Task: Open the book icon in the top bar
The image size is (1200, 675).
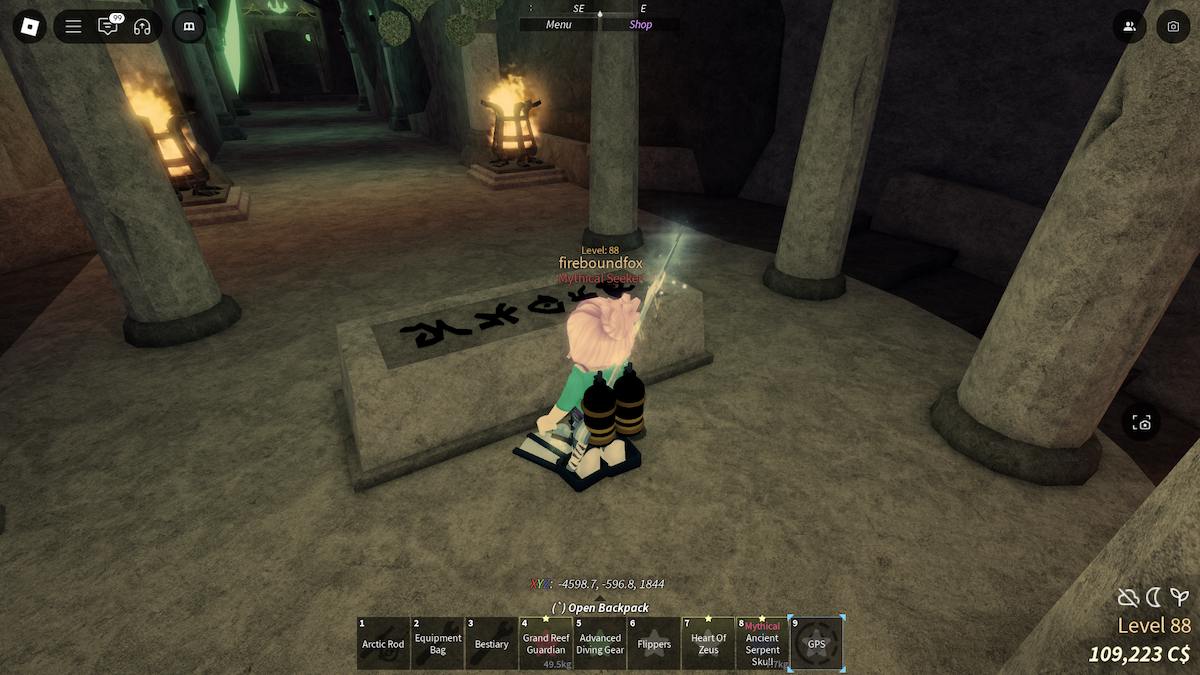Action: coord(189,26)
